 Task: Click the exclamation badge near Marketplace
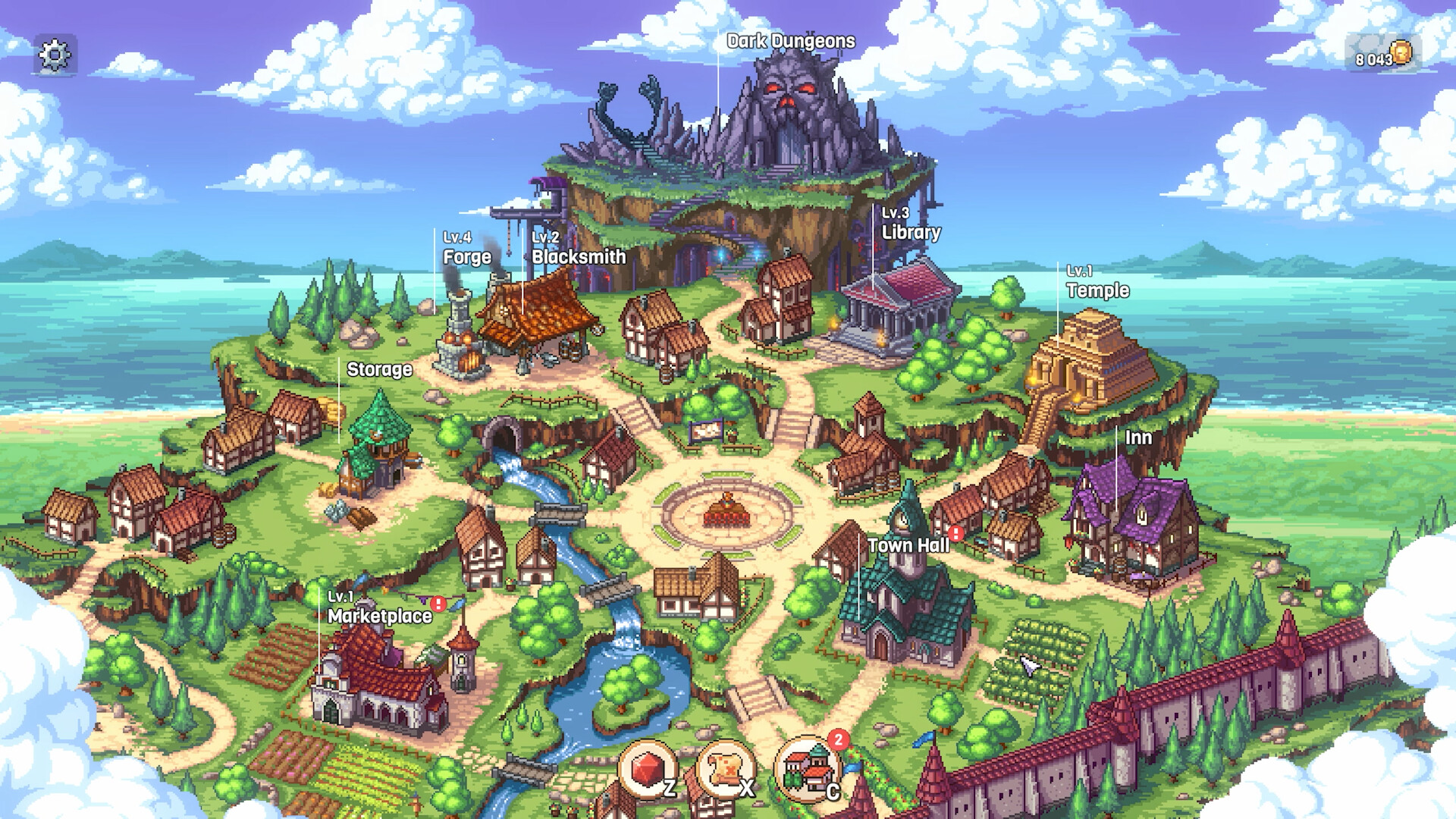[x=438, y=604]
